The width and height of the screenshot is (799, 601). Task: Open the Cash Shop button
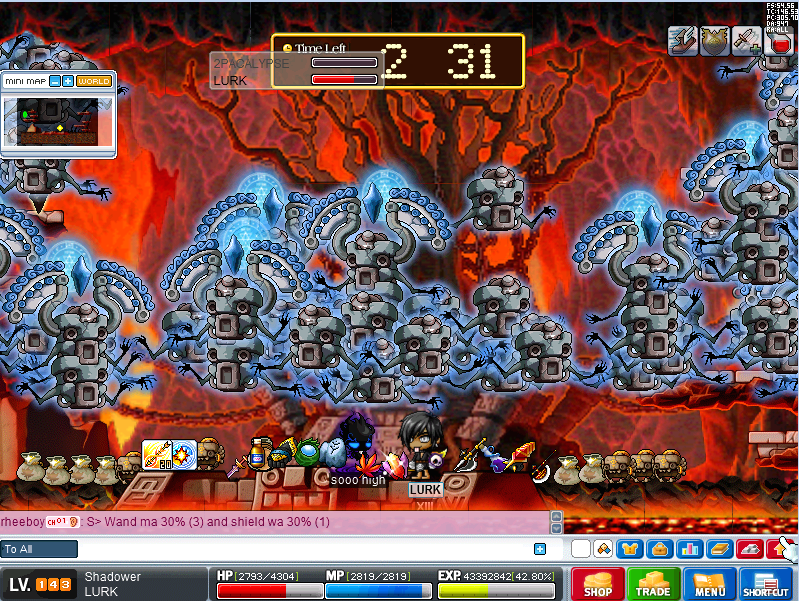pyautogui.click(x=598, y=584)
